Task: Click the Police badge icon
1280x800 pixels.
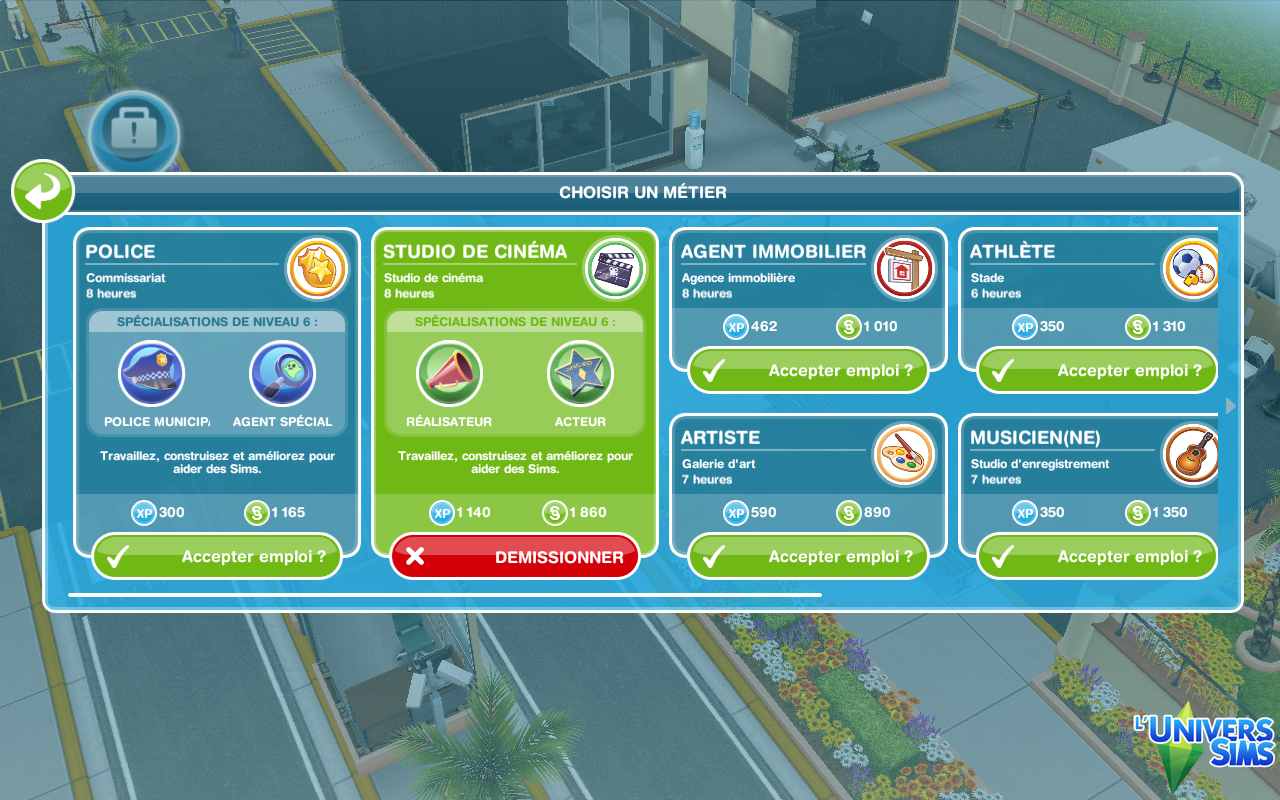Action: (x=316, y=268)
